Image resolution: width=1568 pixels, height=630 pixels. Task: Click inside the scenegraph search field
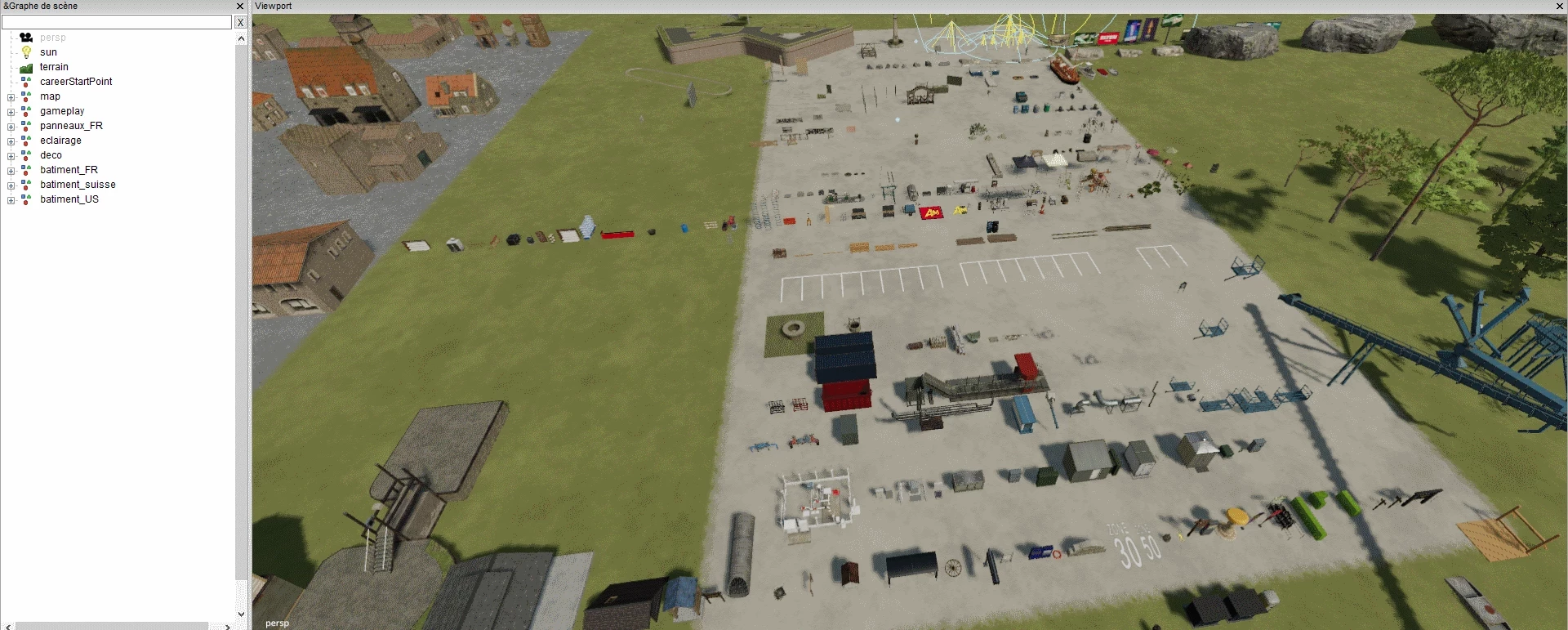117,22
